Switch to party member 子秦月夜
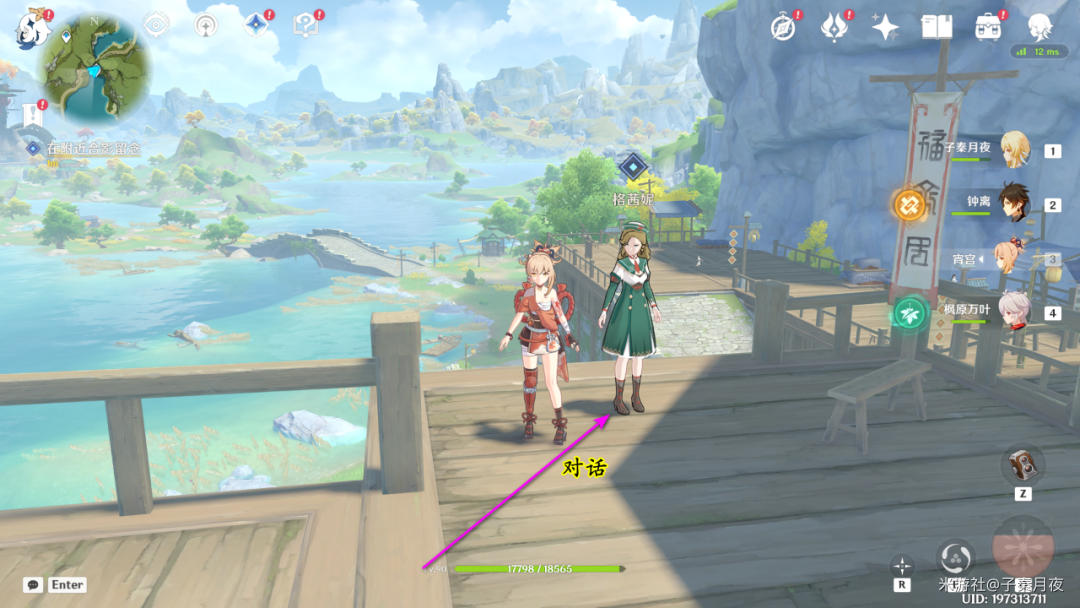The width and height of the screenshot is (1080, 608). (x=1014, y=150)
